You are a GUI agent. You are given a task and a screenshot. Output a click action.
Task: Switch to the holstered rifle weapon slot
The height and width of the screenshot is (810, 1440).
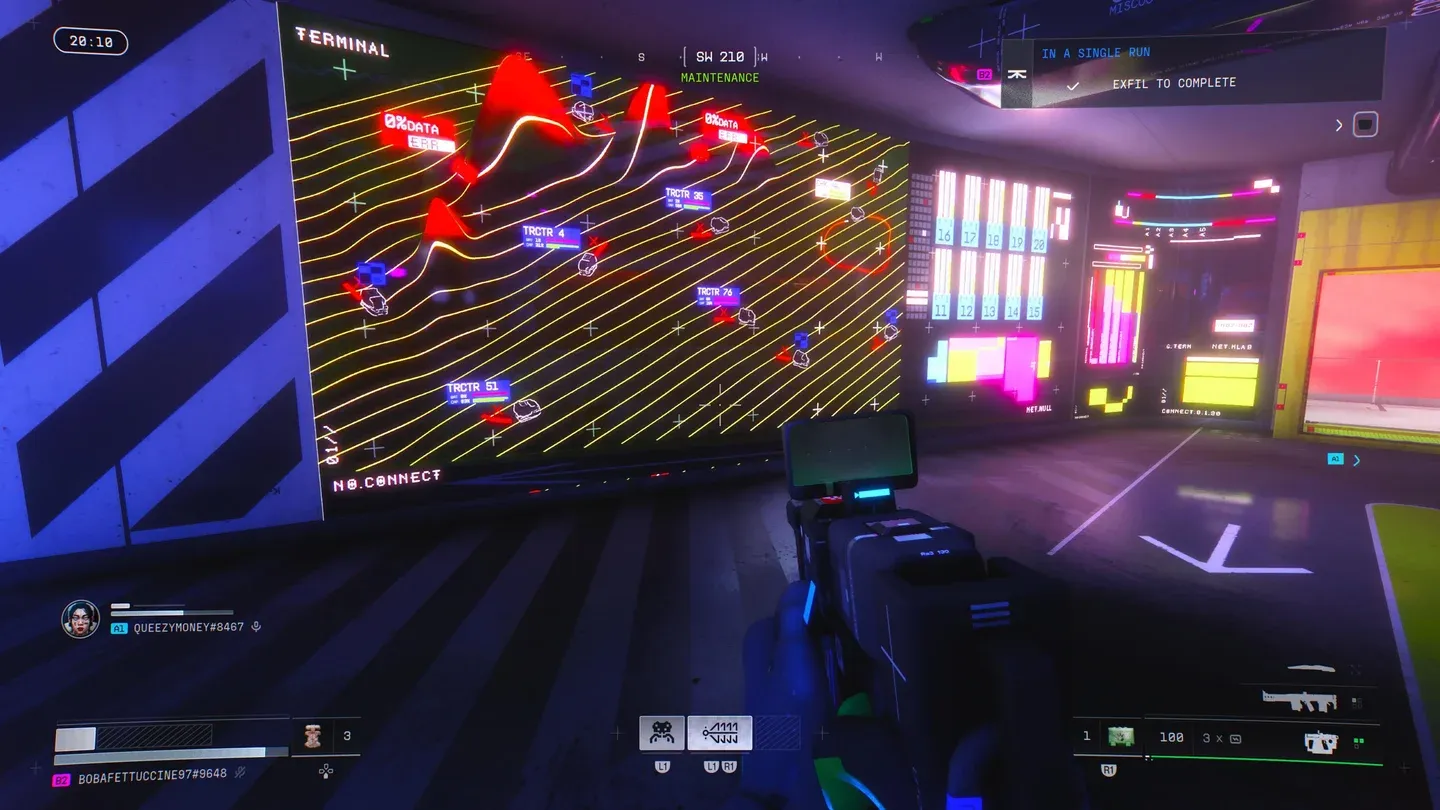point(1298,699)
